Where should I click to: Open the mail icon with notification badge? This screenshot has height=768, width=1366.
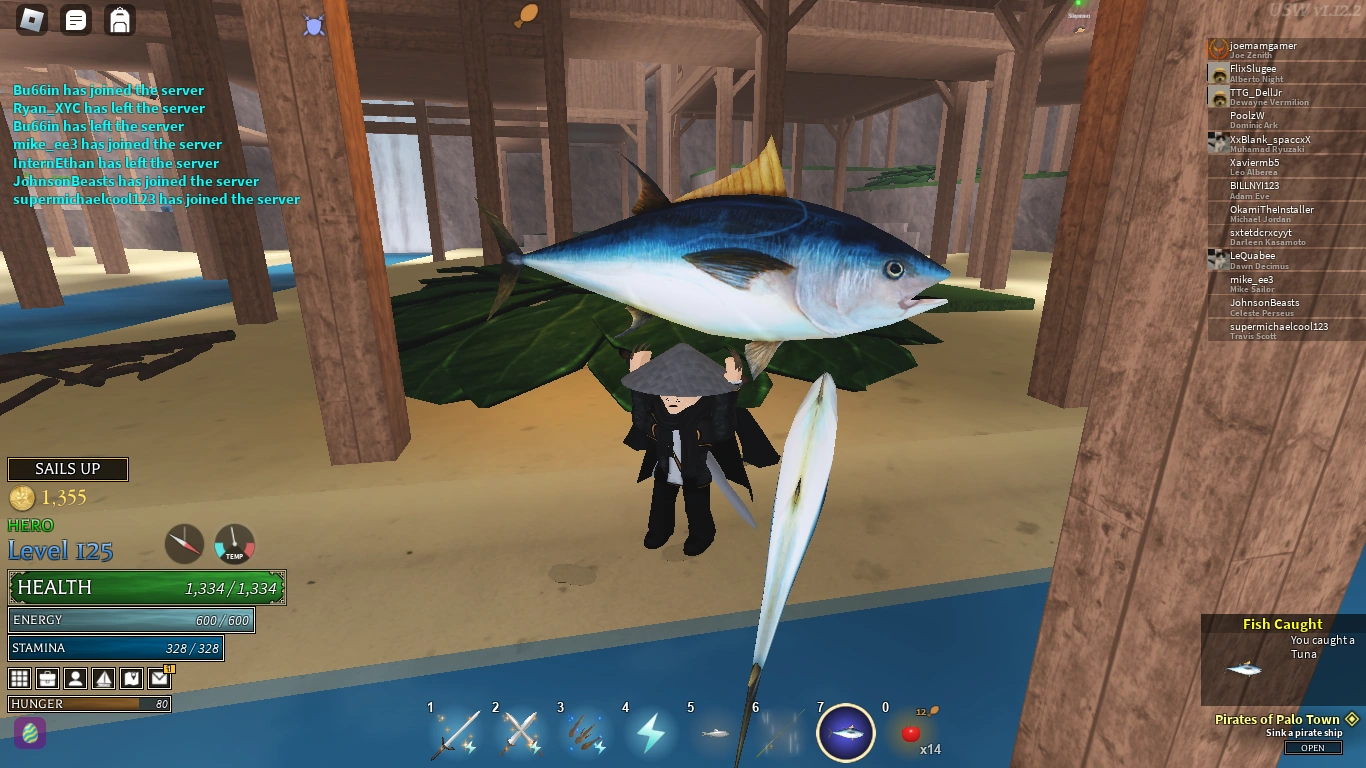point(159,678)
